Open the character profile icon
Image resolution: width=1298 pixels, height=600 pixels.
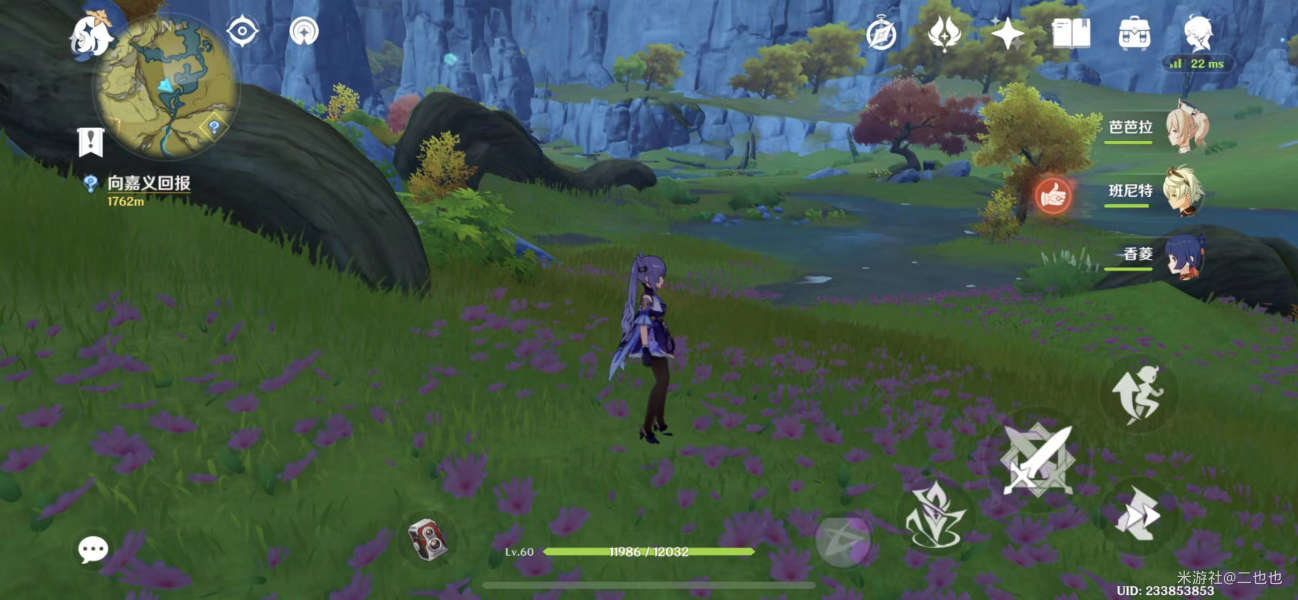tap(1198, 34)
